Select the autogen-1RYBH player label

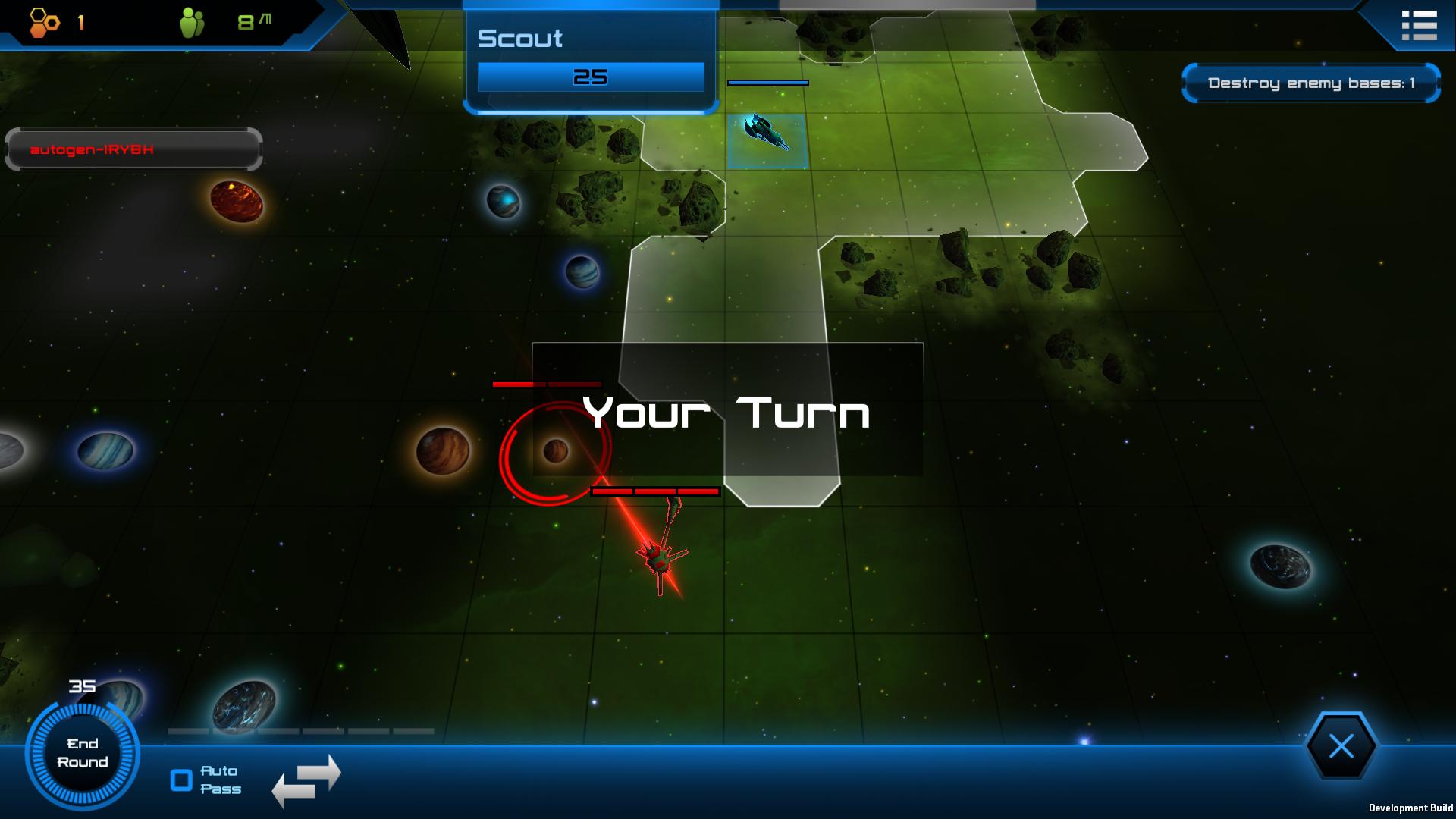click(x=133, y=149)
